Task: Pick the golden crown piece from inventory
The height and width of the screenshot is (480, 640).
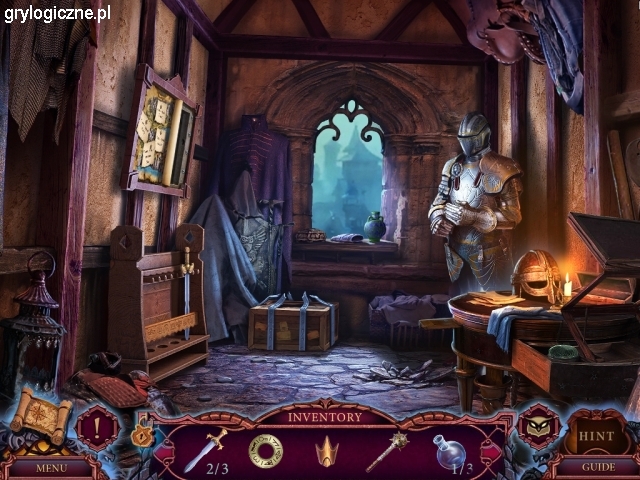Action: pos(326,452)
